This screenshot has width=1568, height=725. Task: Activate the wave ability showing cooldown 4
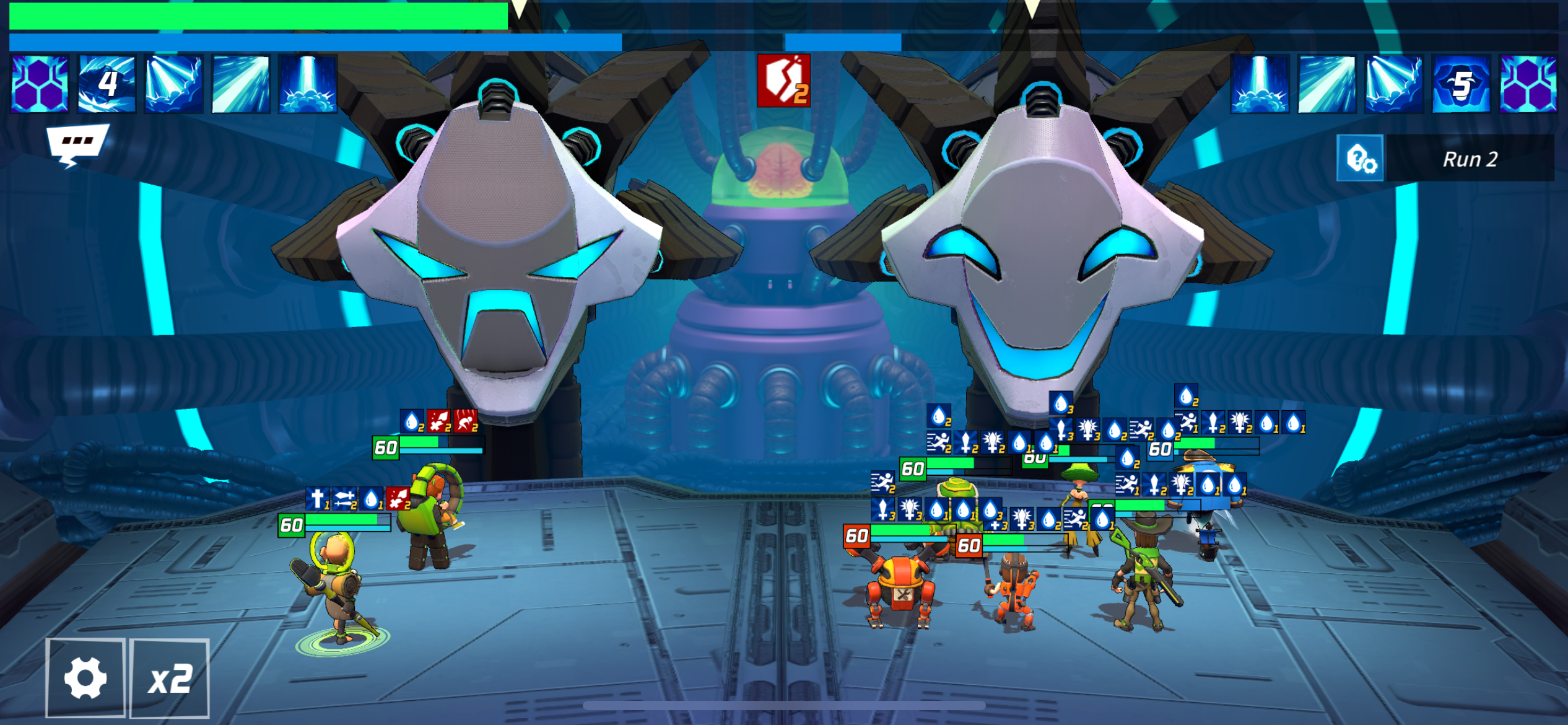tap(107, 84)
